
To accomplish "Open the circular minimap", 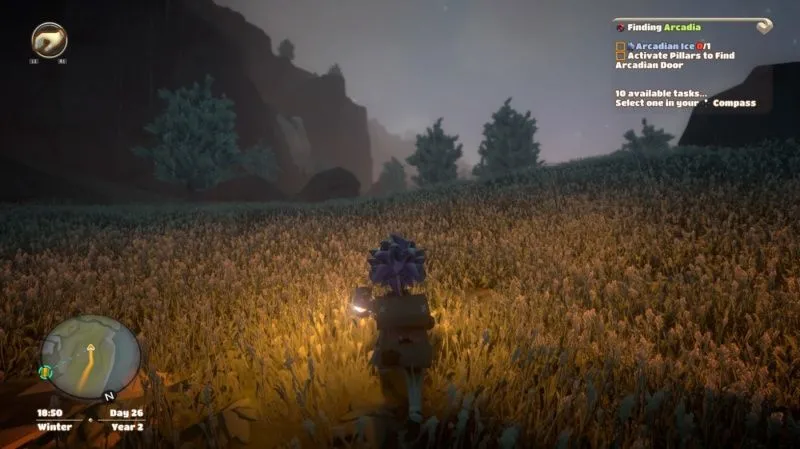I will 91,358.
